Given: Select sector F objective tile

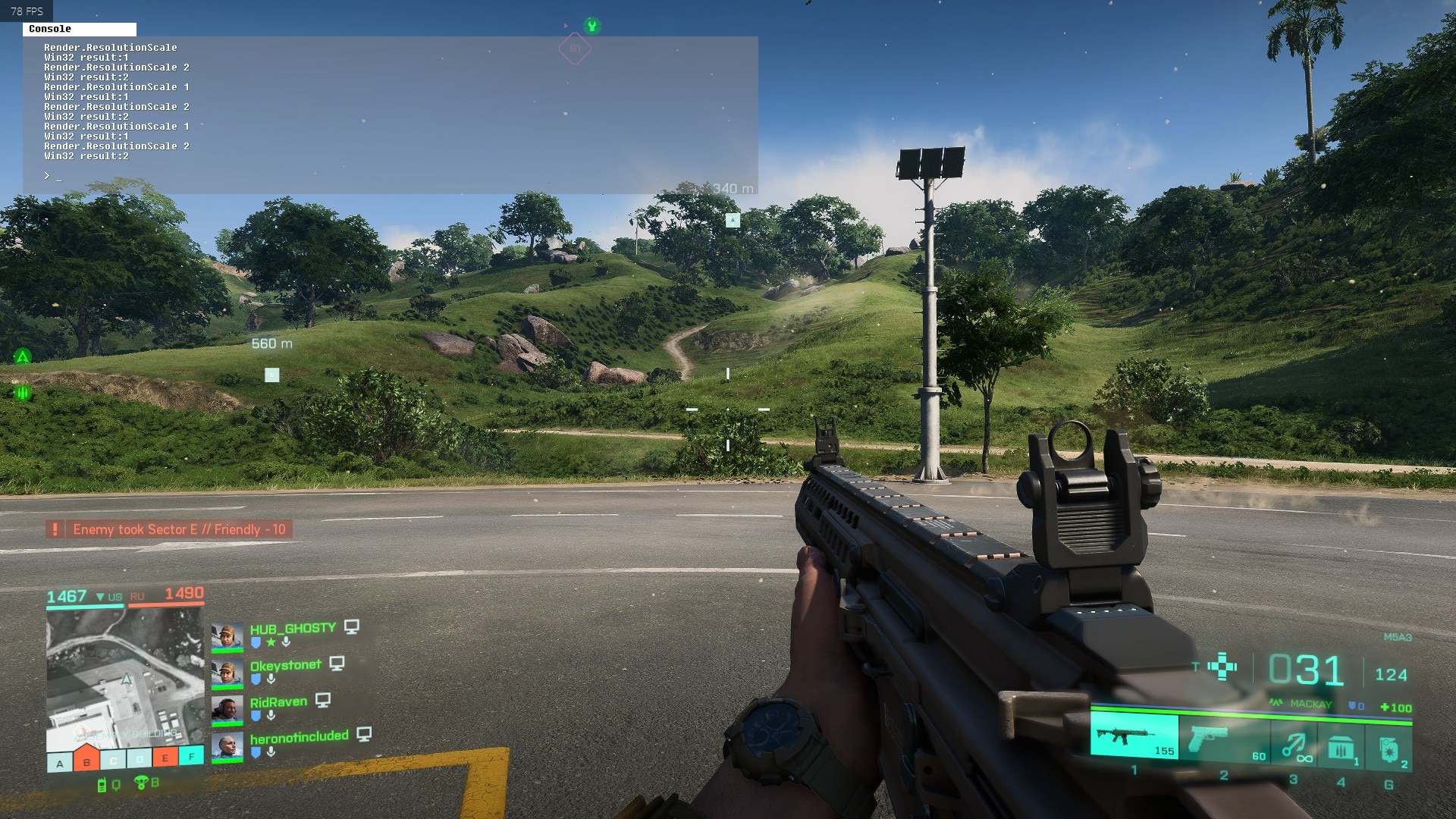Looking at the screenshot, I should tap(191, 755).
